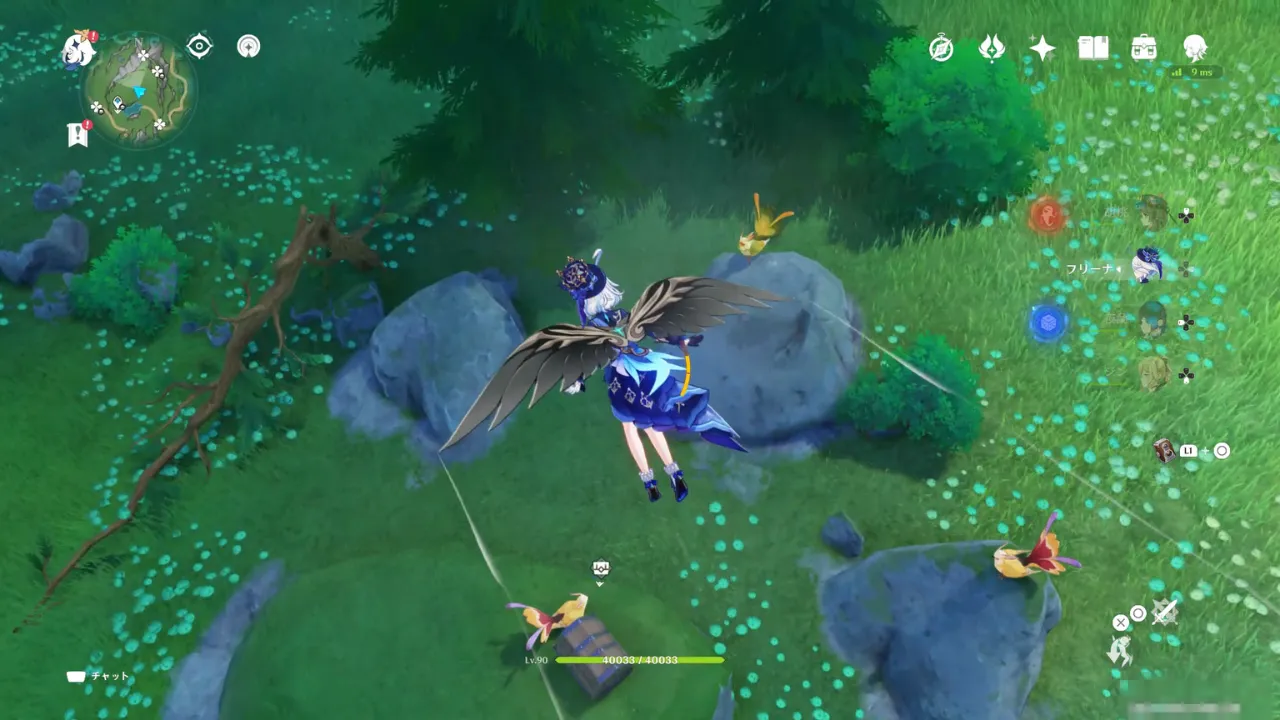Open the character head silhouette icon
Screen dimensions: 1280x720
1195,47
